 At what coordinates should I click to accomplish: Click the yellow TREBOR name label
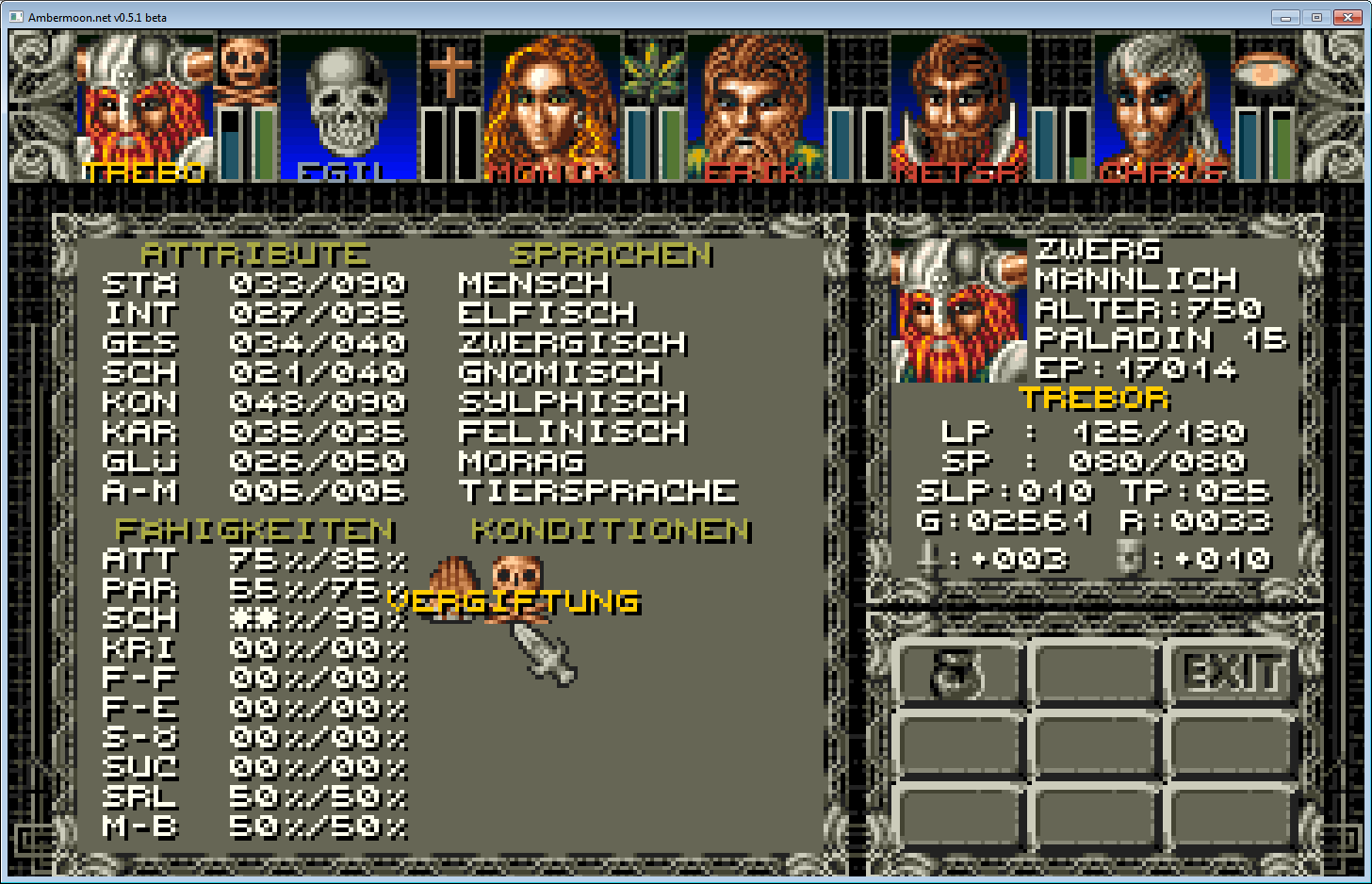(1093, 400)
